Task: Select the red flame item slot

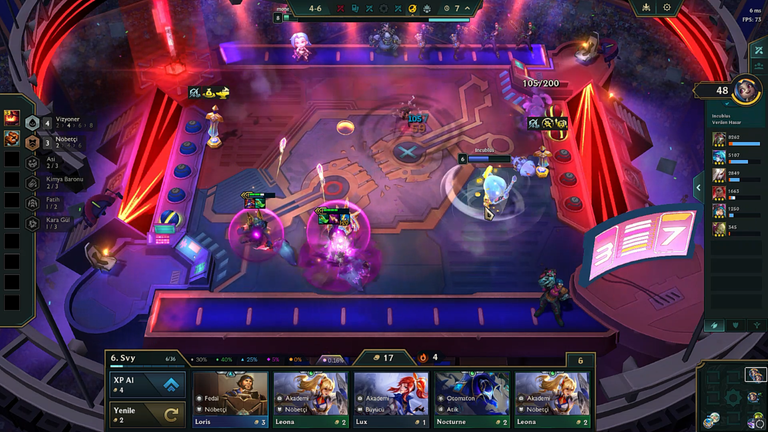Action: coord(12,118)
